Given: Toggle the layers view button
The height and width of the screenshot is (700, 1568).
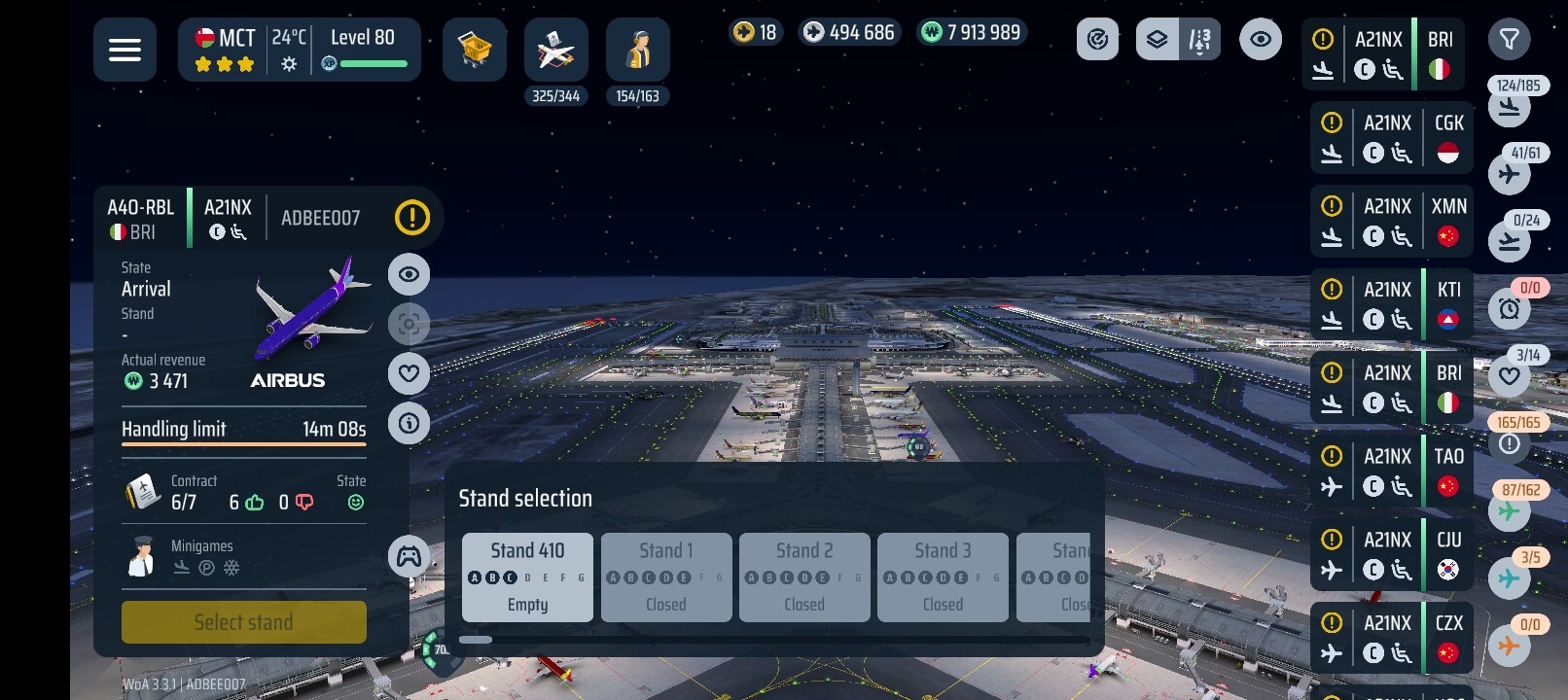Looking at the screenshot, I should pyautogui.click(x=1157, y=40).
